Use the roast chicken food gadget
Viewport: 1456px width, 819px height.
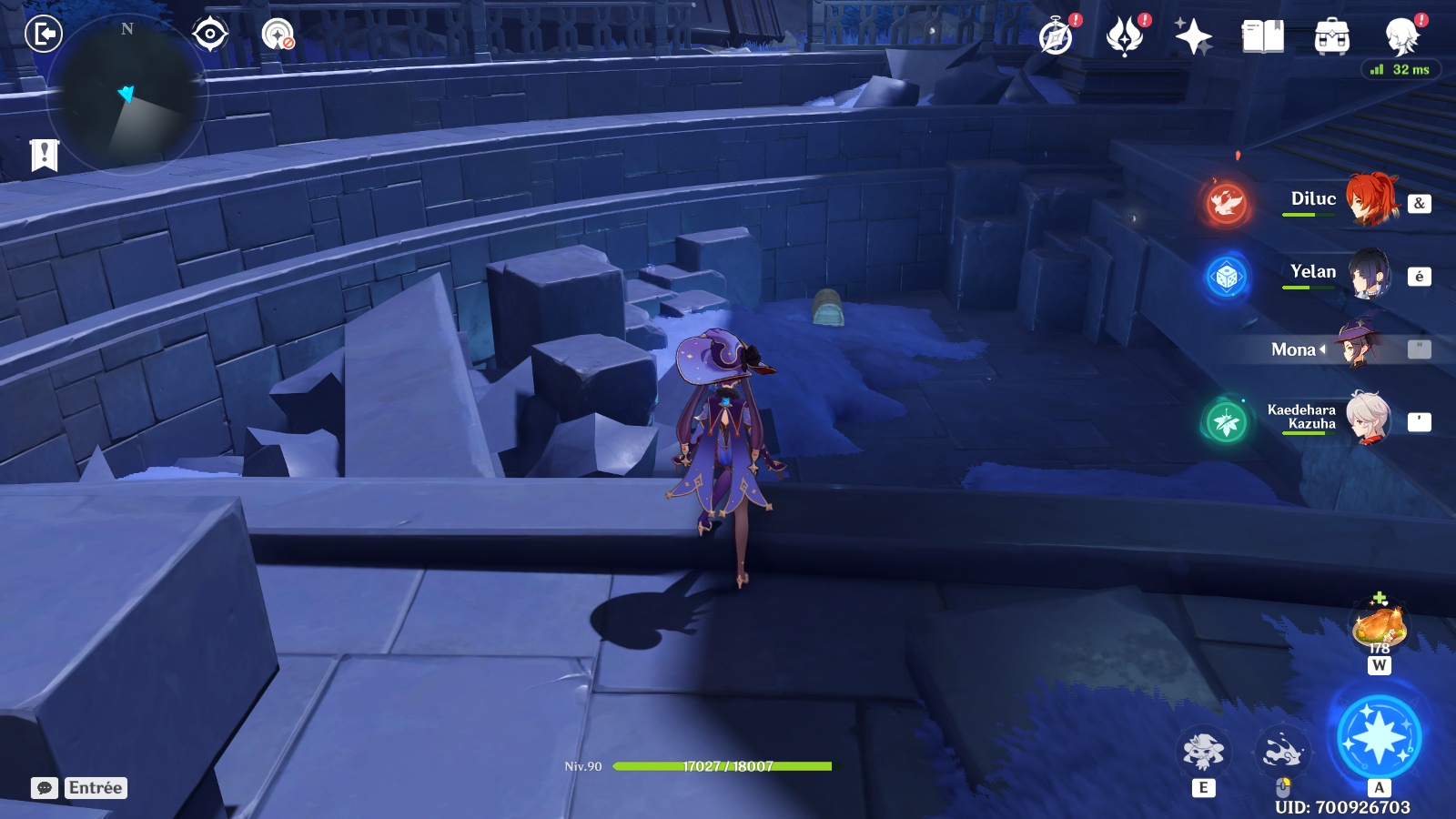1379,626
